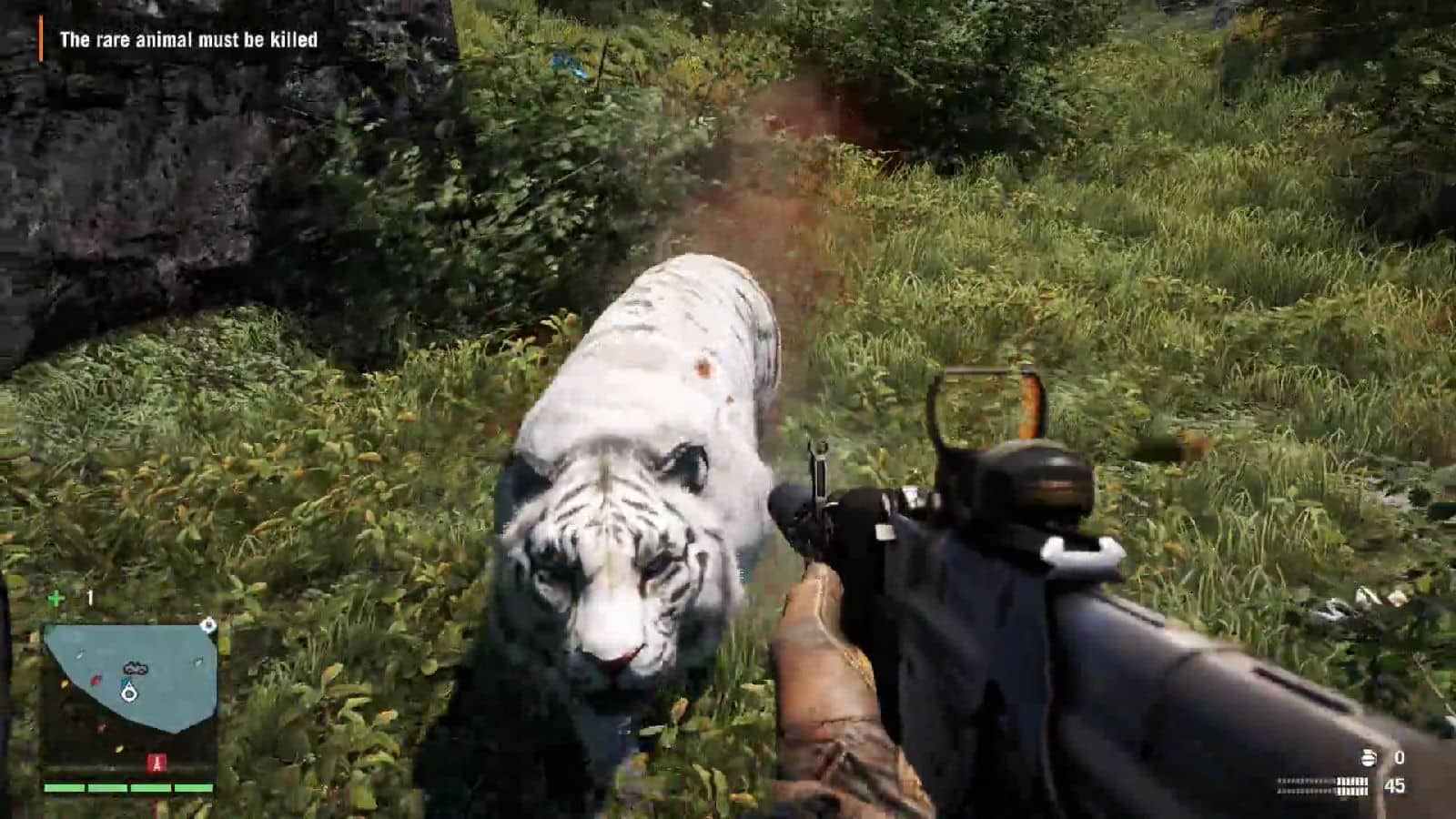1456x819 pixels.
Task: Select the player arrow marker on minimap
Action: tap(128, 693)
